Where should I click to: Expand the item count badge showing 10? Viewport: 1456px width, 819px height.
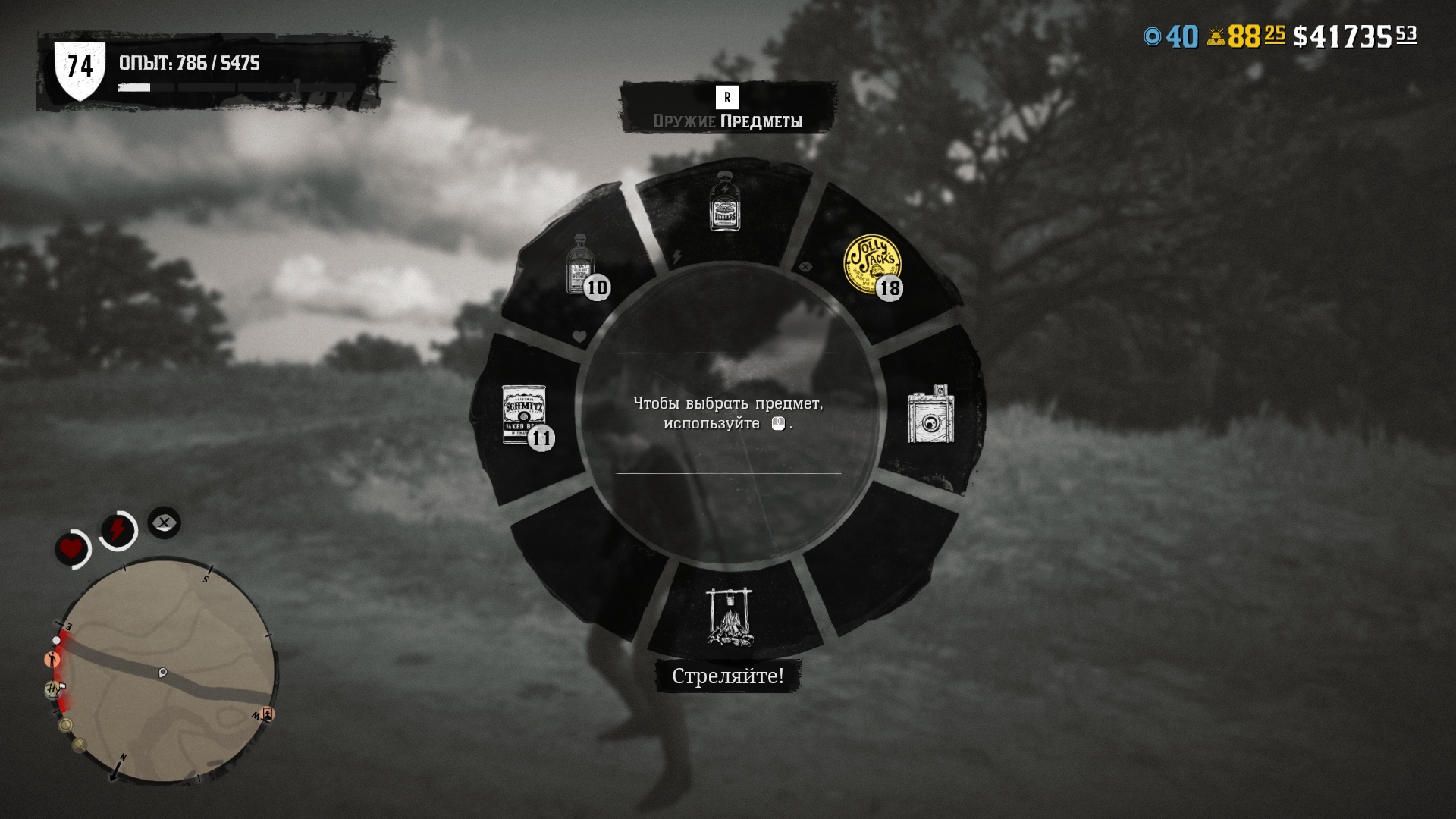click(x=598, y=288)
